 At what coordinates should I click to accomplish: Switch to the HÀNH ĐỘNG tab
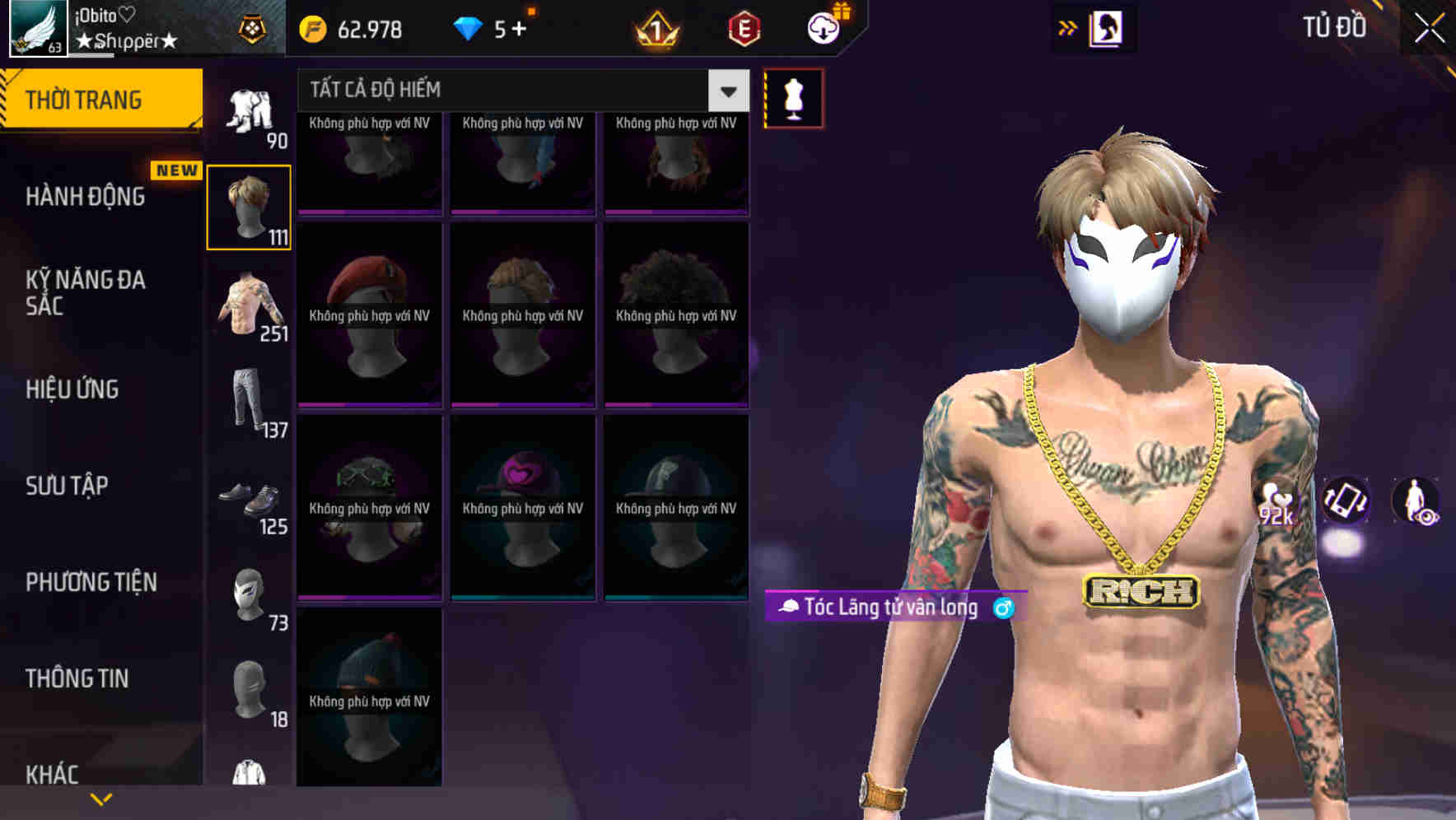coord(86,196)
